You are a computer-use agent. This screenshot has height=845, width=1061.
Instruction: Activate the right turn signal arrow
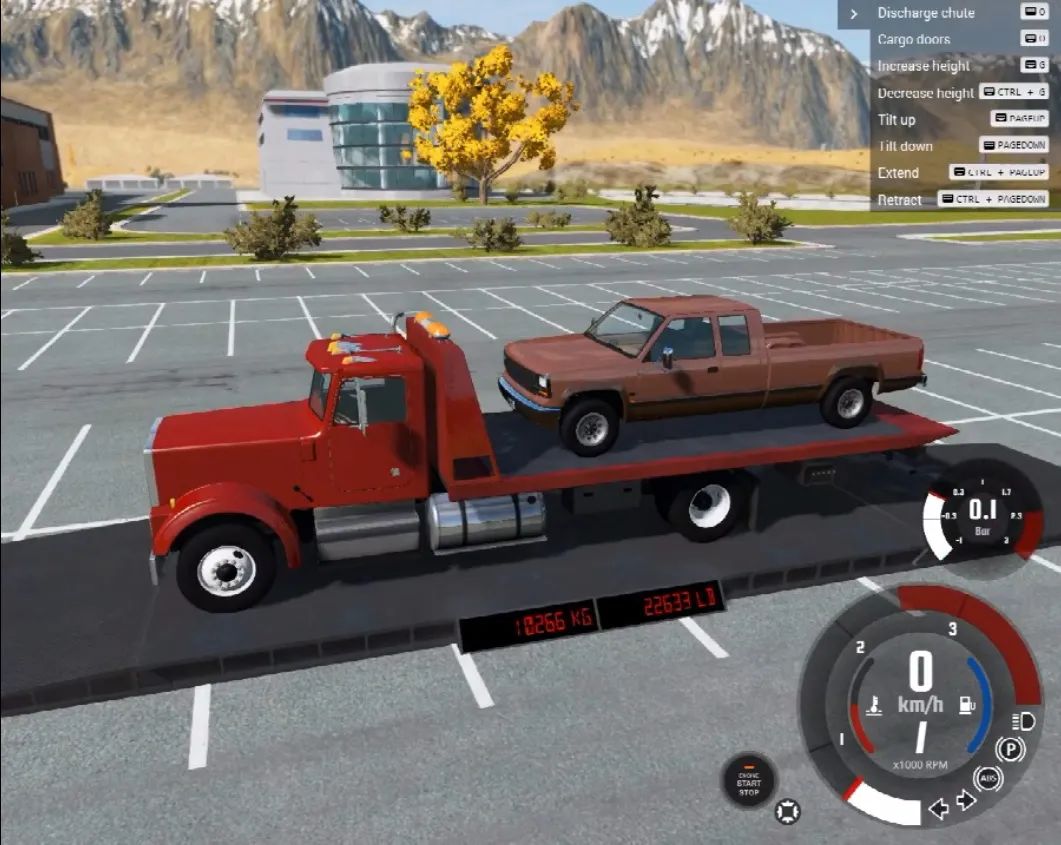coord(965,800)
